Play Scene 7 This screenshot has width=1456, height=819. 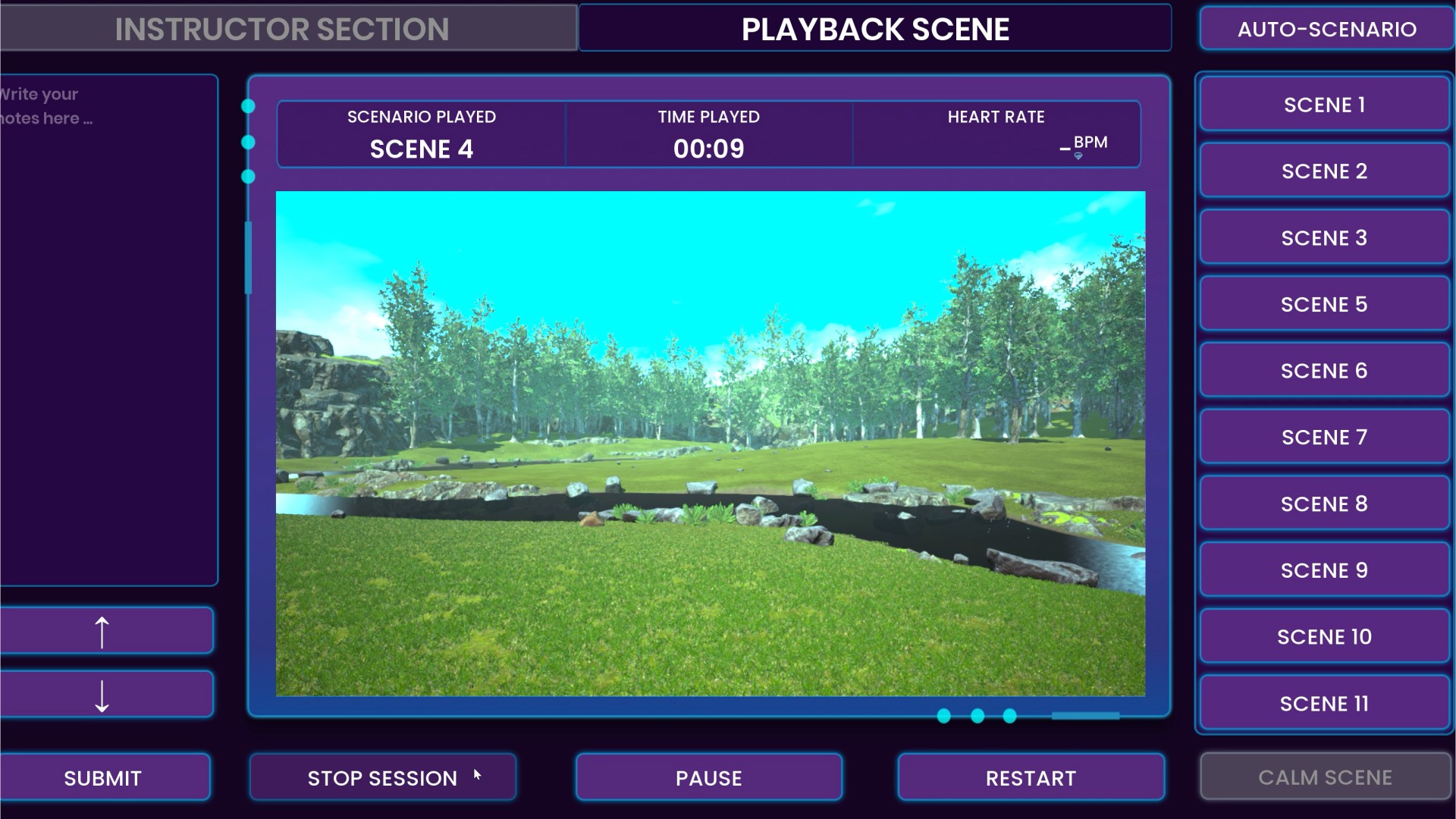click(x=1324, y=438)
